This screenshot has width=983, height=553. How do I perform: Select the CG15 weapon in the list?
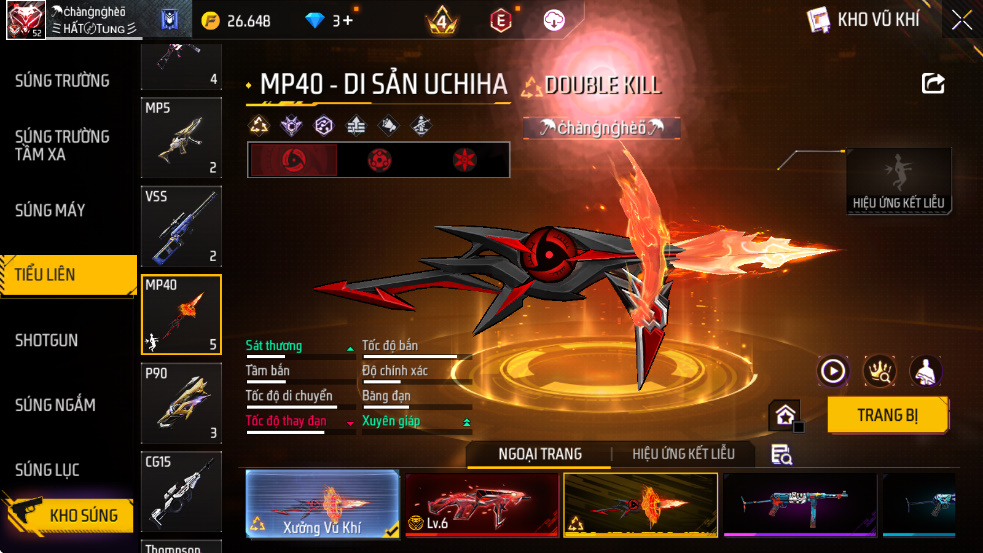[x=181, y=491]
